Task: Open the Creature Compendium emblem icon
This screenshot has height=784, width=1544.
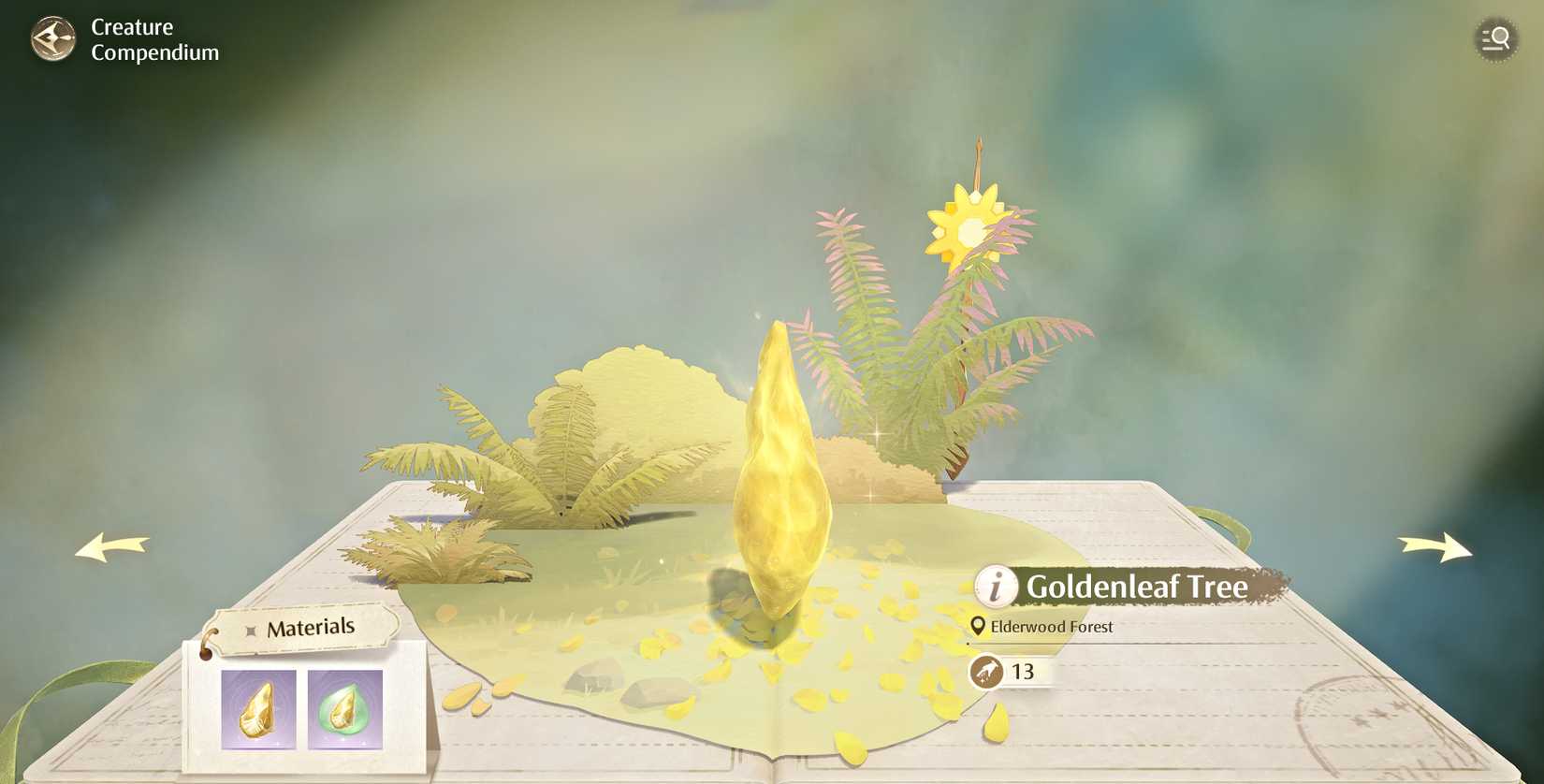Action: (x=51, y=39)
